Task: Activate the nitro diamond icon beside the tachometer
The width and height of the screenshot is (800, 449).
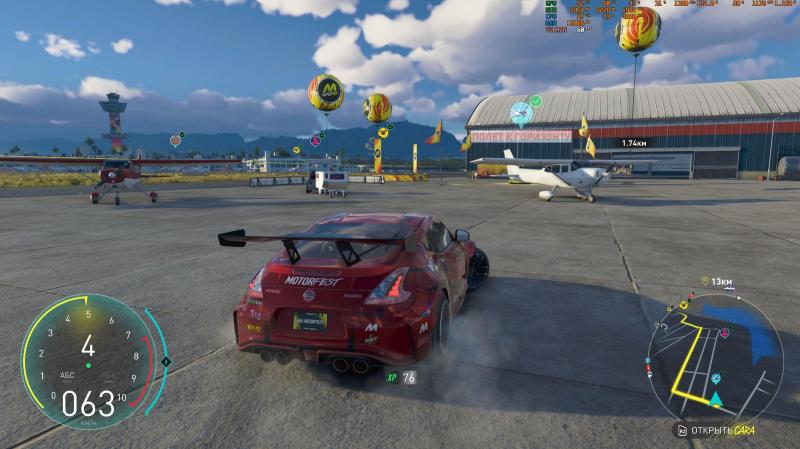Action: tap(166, 361)
